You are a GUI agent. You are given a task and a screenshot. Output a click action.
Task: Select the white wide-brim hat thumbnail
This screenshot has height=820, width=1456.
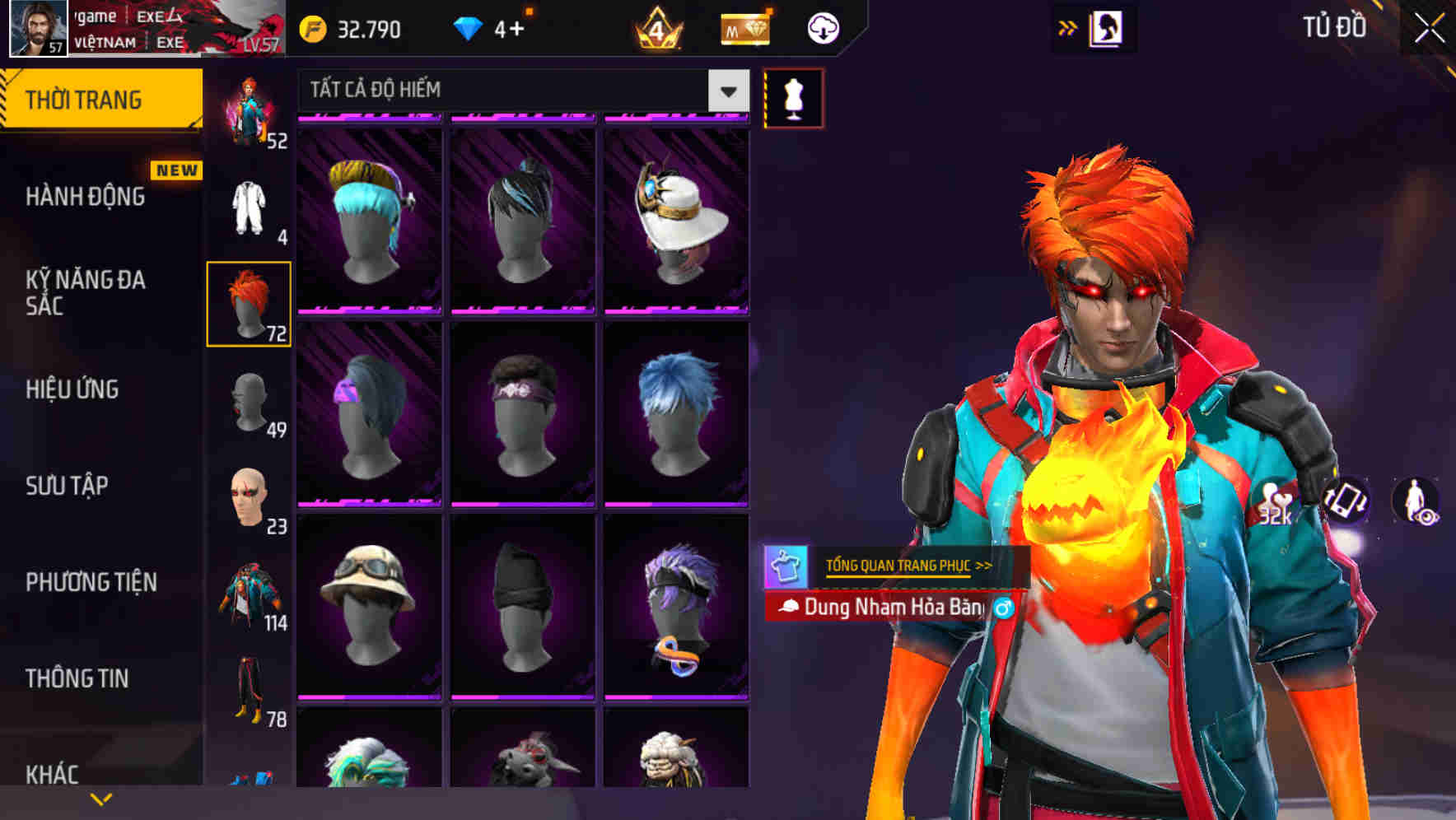coord(675,218)
